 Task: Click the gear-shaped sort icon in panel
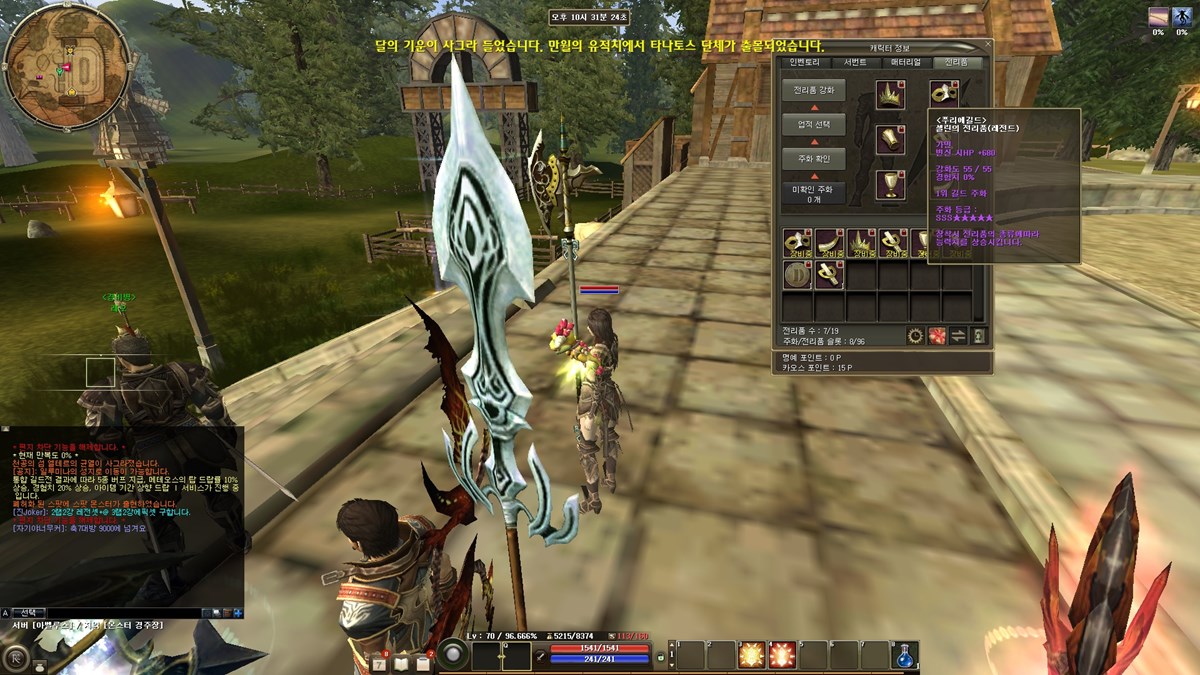tap(915, 336)
